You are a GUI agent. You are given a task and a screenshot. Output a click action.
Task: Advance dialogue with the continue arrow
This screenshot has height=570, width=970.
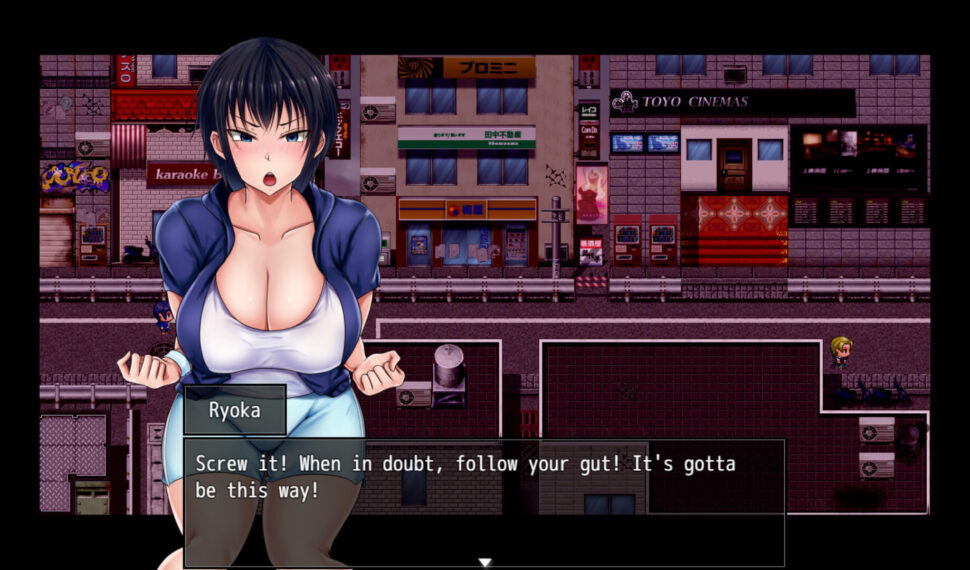(485, 562)
